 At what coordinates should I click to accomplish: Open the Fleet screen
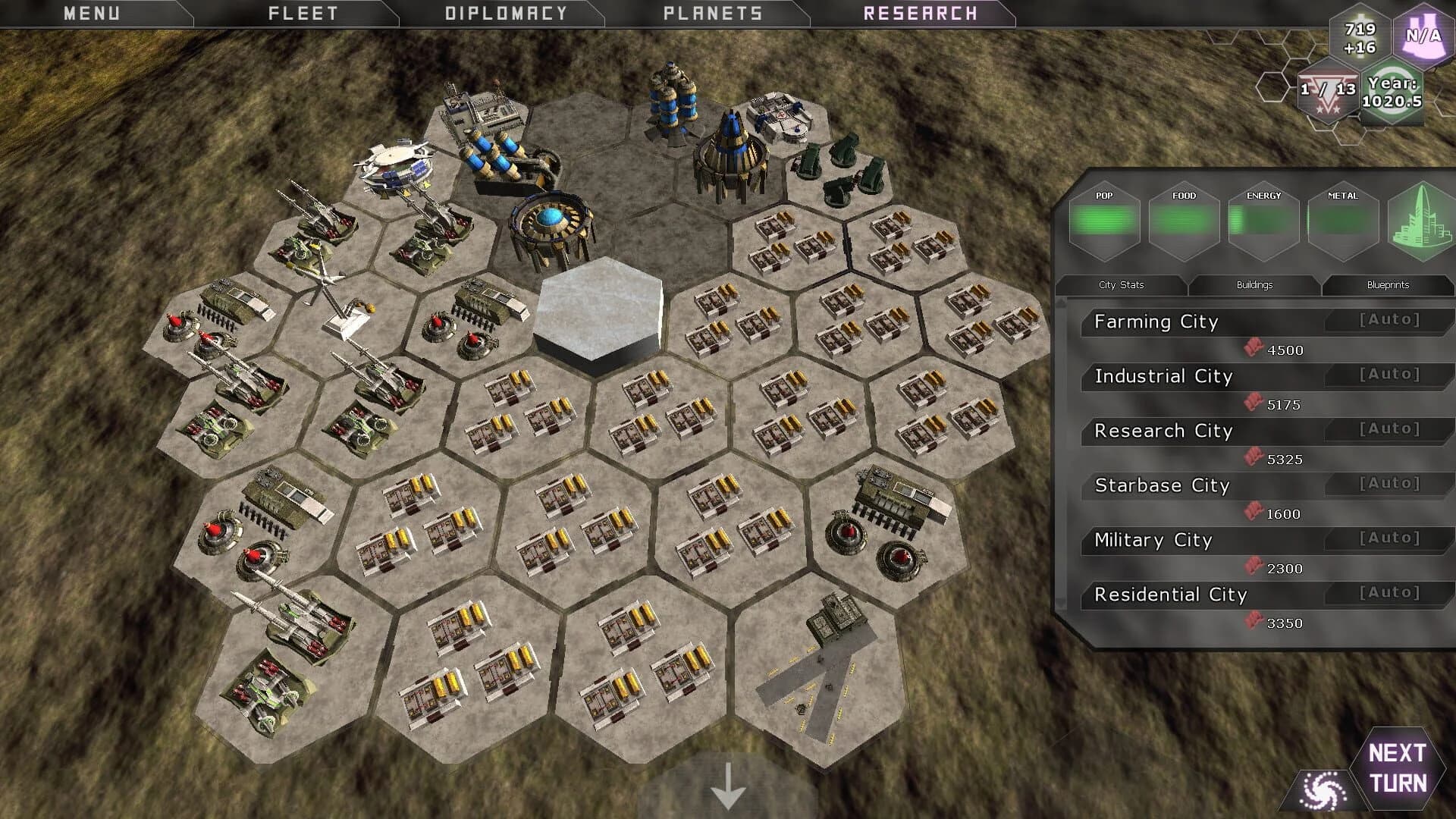click(x=303, y=14)
